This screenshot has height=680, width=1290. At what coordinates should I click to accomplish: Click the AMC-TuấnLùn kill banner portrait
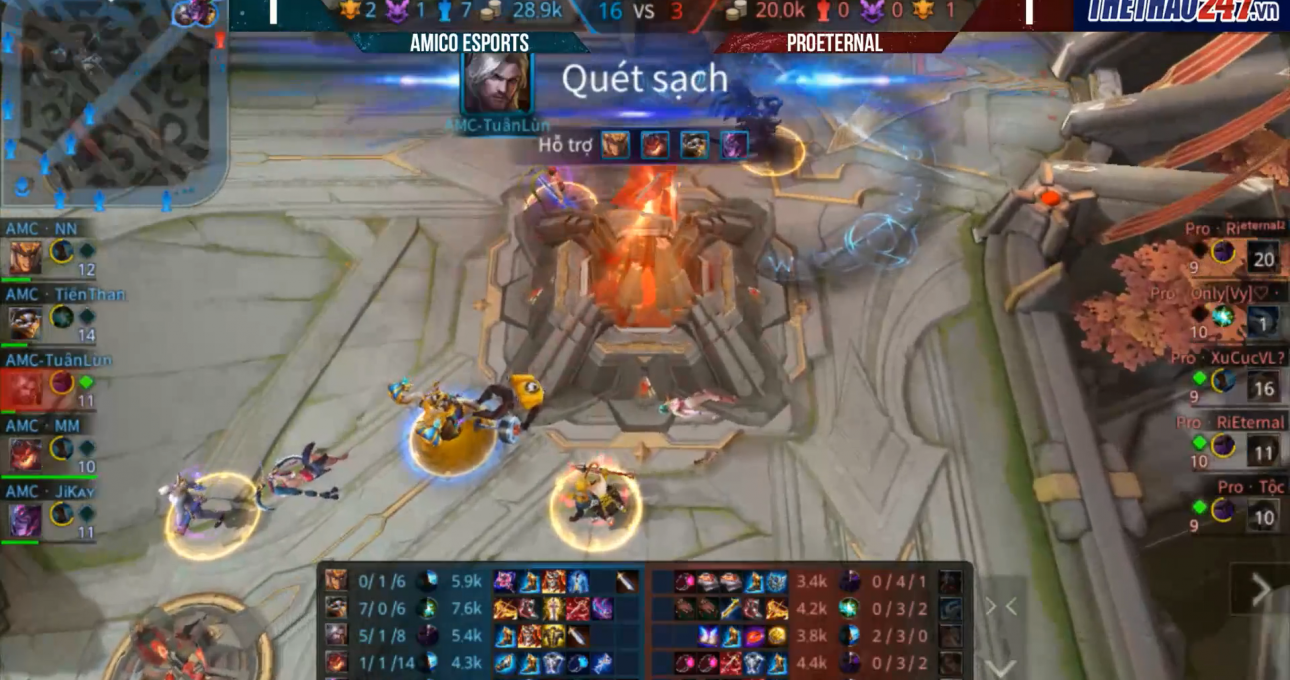click(x=496, y=82)
